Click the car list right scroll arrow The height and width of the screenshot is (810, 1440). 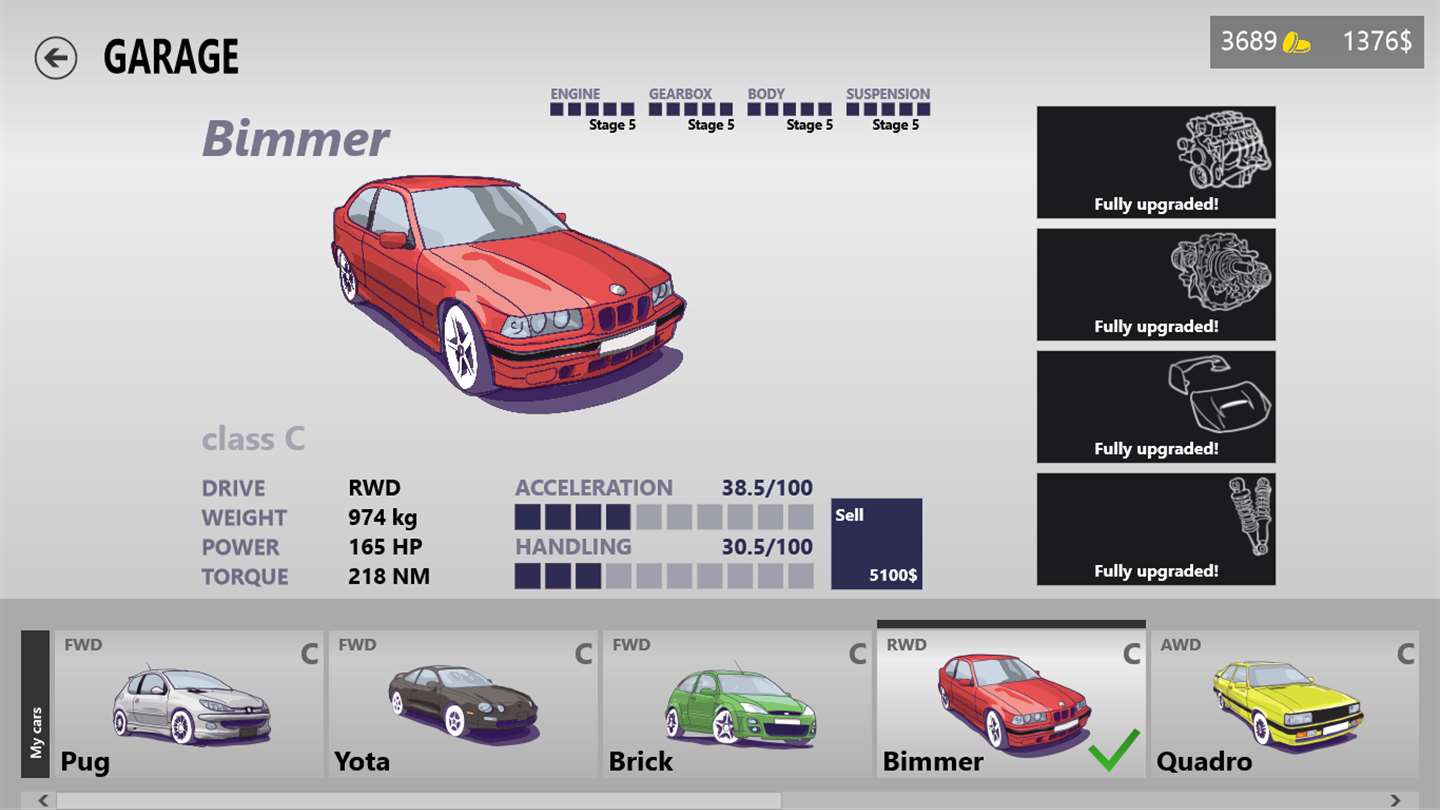[1395, 800]
